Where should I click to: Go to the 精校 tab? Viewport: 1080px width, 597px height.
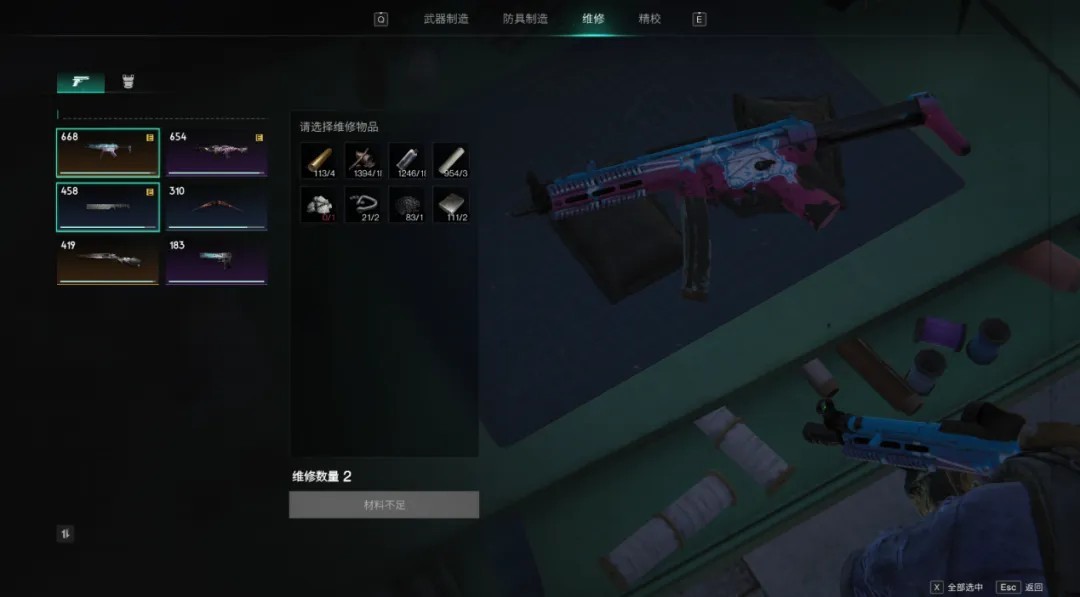[x=650, y=19]
